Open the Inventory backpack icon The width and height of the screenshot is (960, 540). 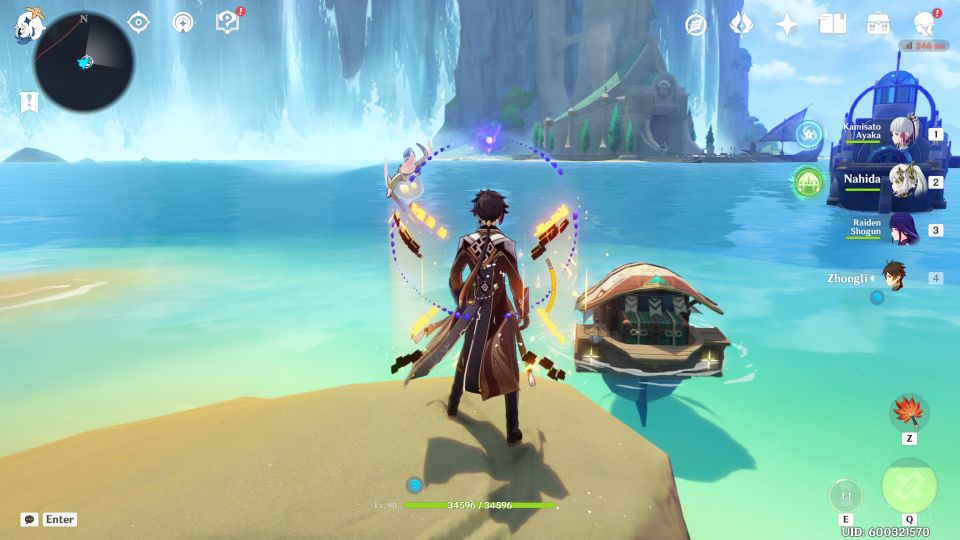[x=878, y=24]
